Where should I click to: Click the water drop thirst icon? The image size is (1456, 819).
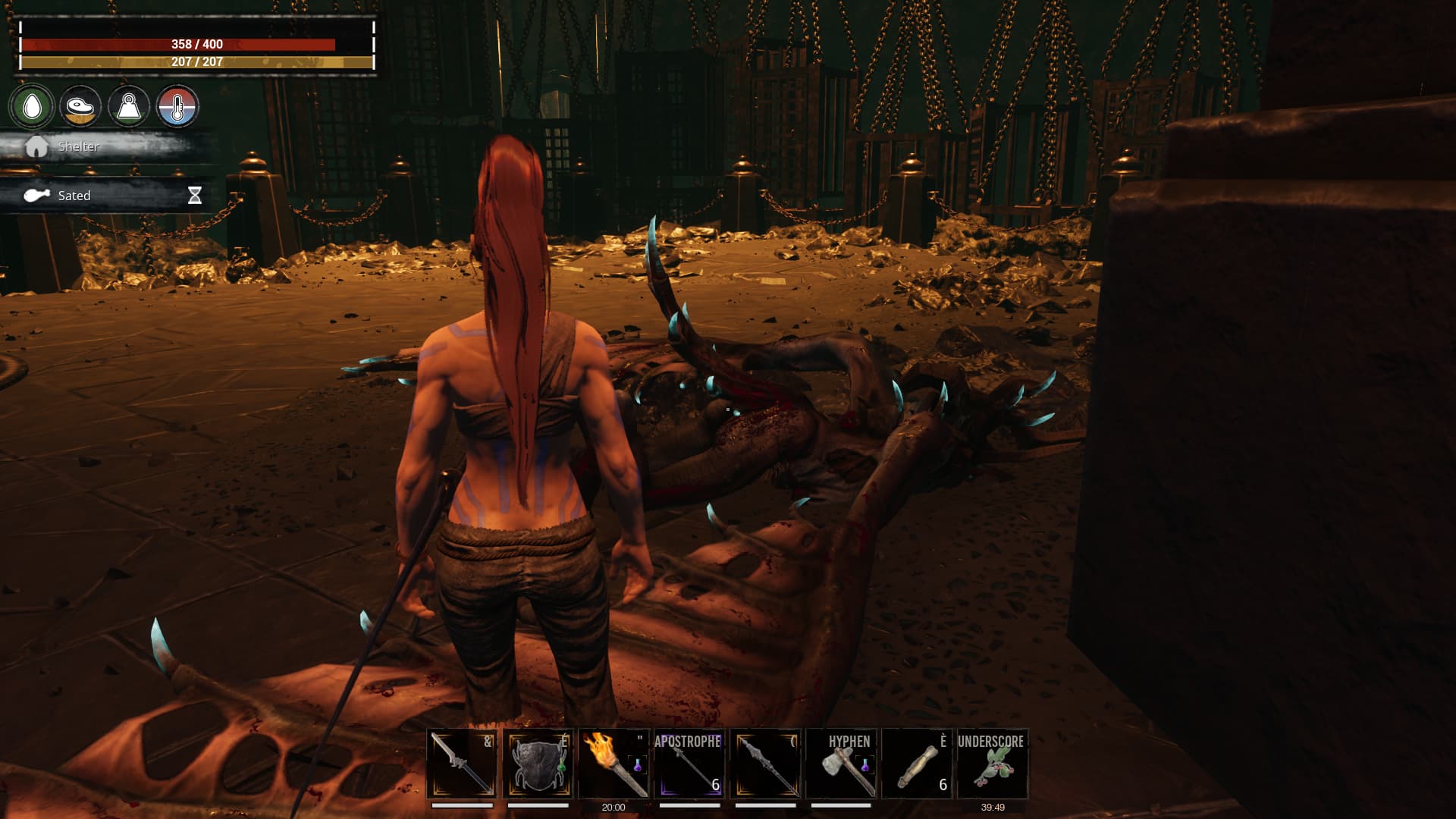32,107
